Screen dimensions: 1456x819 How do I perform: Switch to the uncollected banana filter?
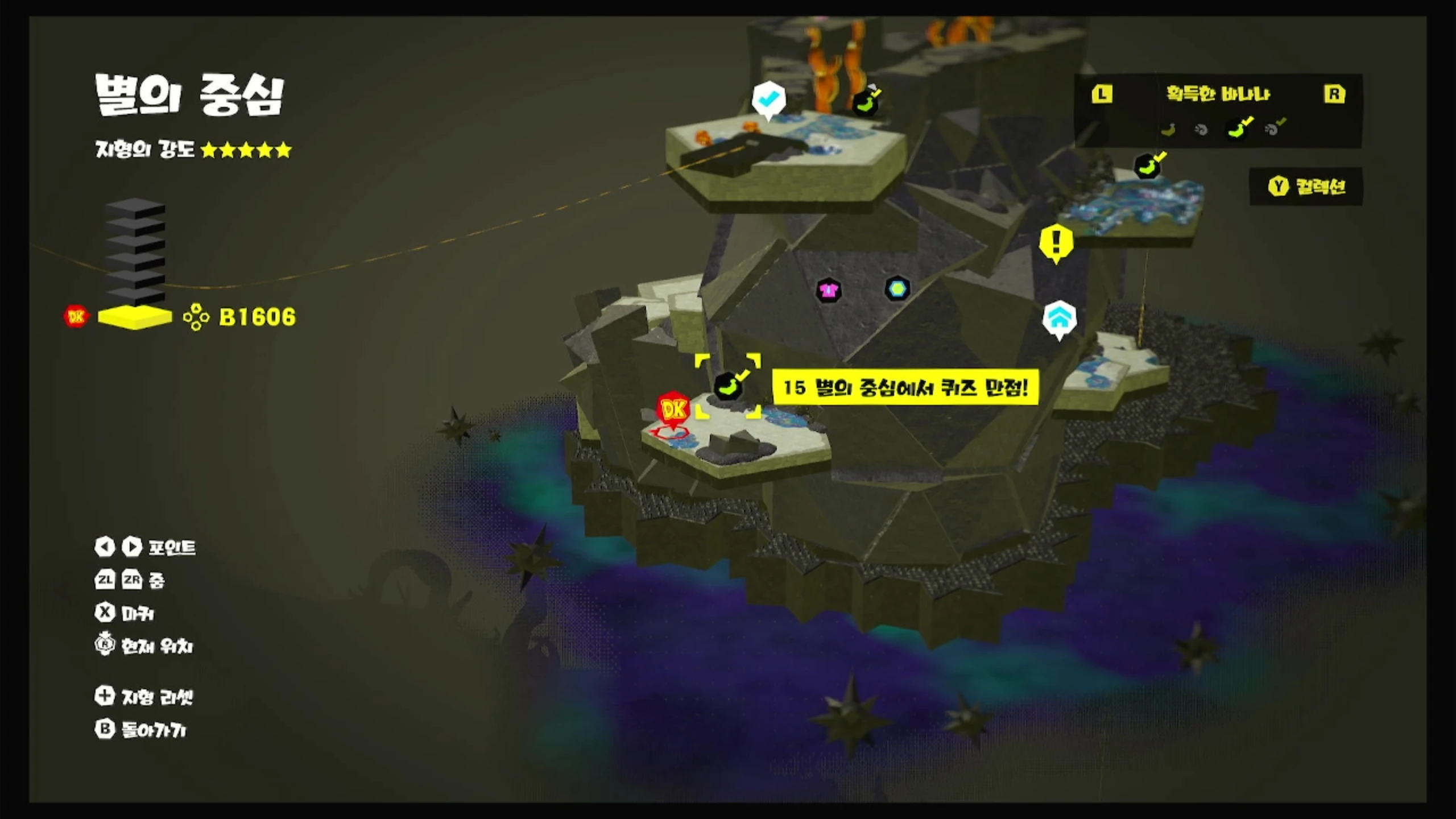pos(1168,130)
